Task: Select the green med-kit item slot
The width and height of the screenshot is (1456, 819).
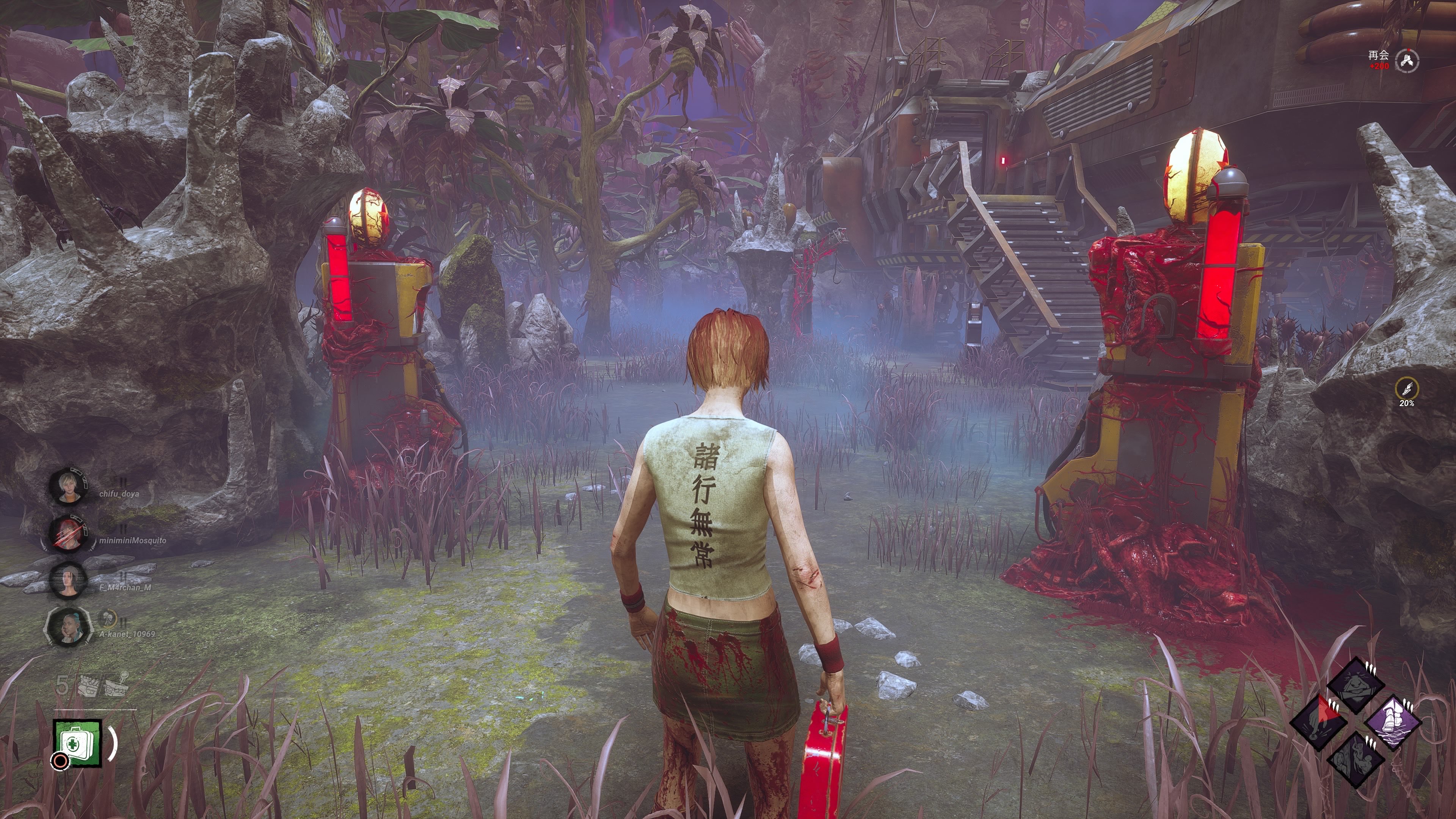Action: click(x=77, y=743)
